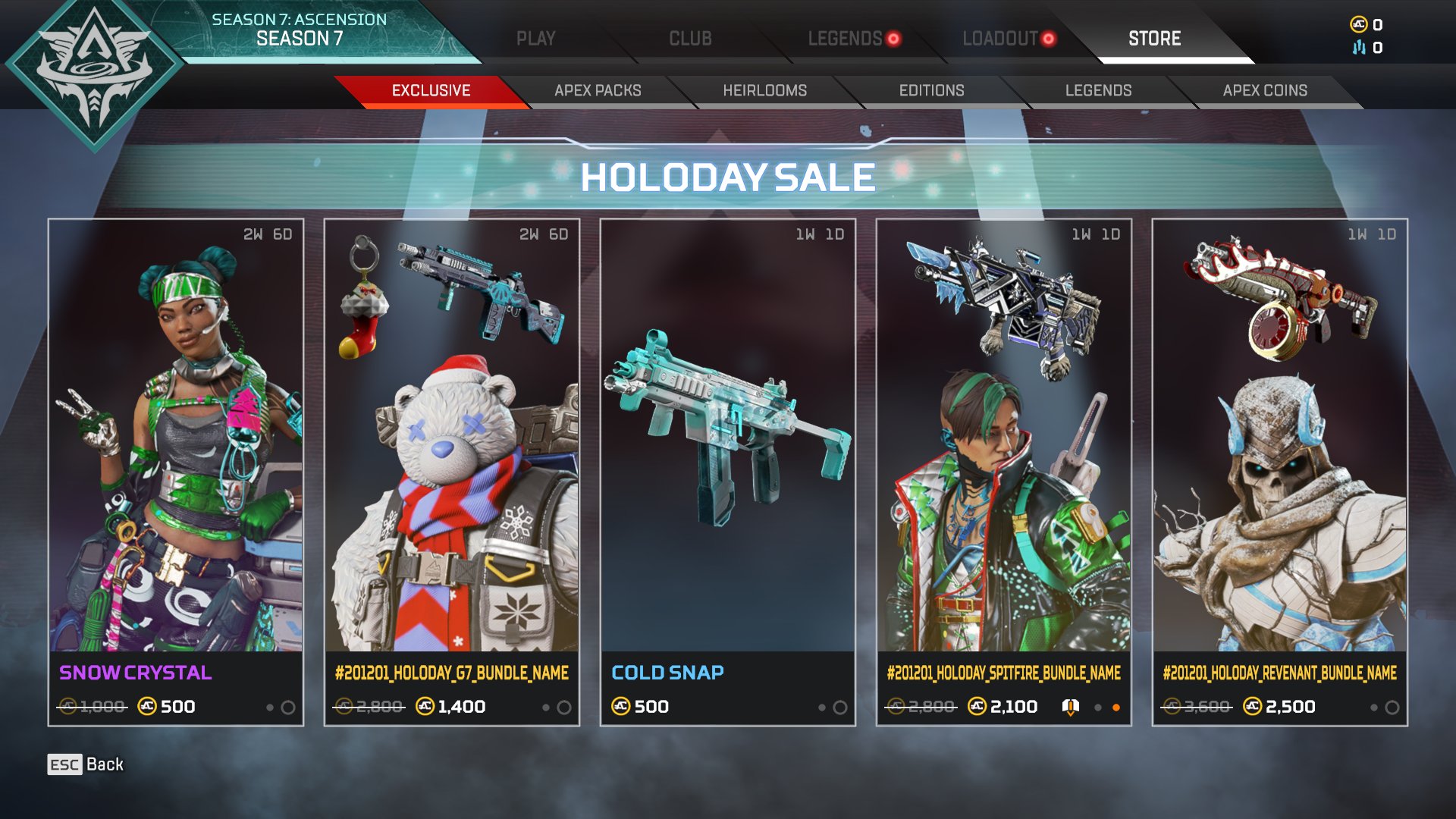Open the PLAY menu item
The height and width of the screenshot is (819, 1456).
coord(537,36)
